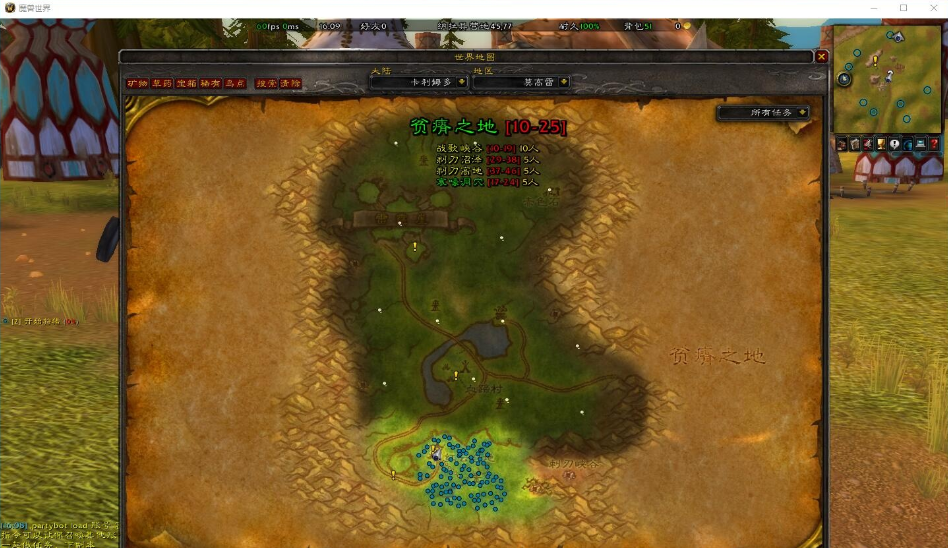Toggle the 宝箱 map filter button
The height and width of the screenshot is (548, 948).
(x=186, y=84)
